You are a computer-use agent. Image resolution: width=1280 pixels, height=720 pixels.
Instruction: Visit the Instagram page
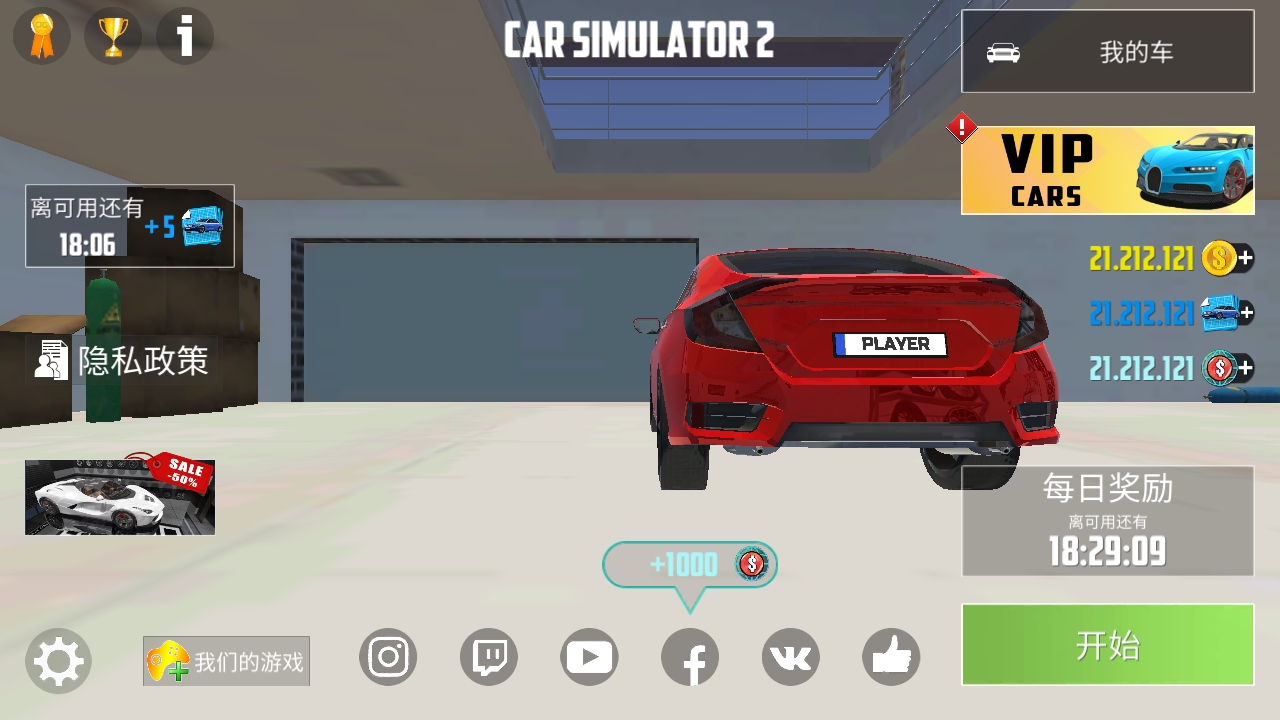pos(388,657)
